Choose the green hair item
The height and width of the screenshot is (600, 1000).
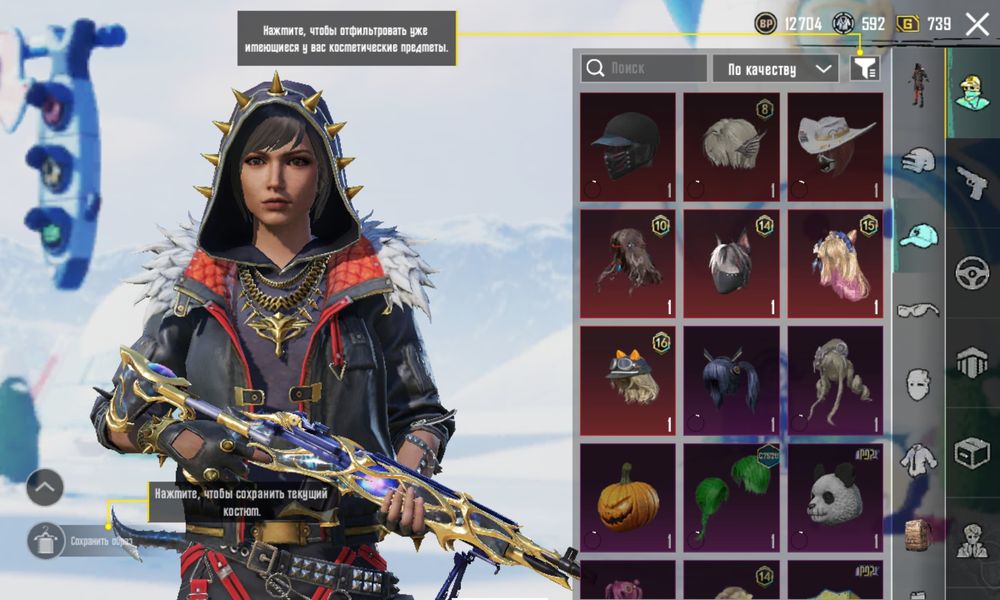[732, 496]
